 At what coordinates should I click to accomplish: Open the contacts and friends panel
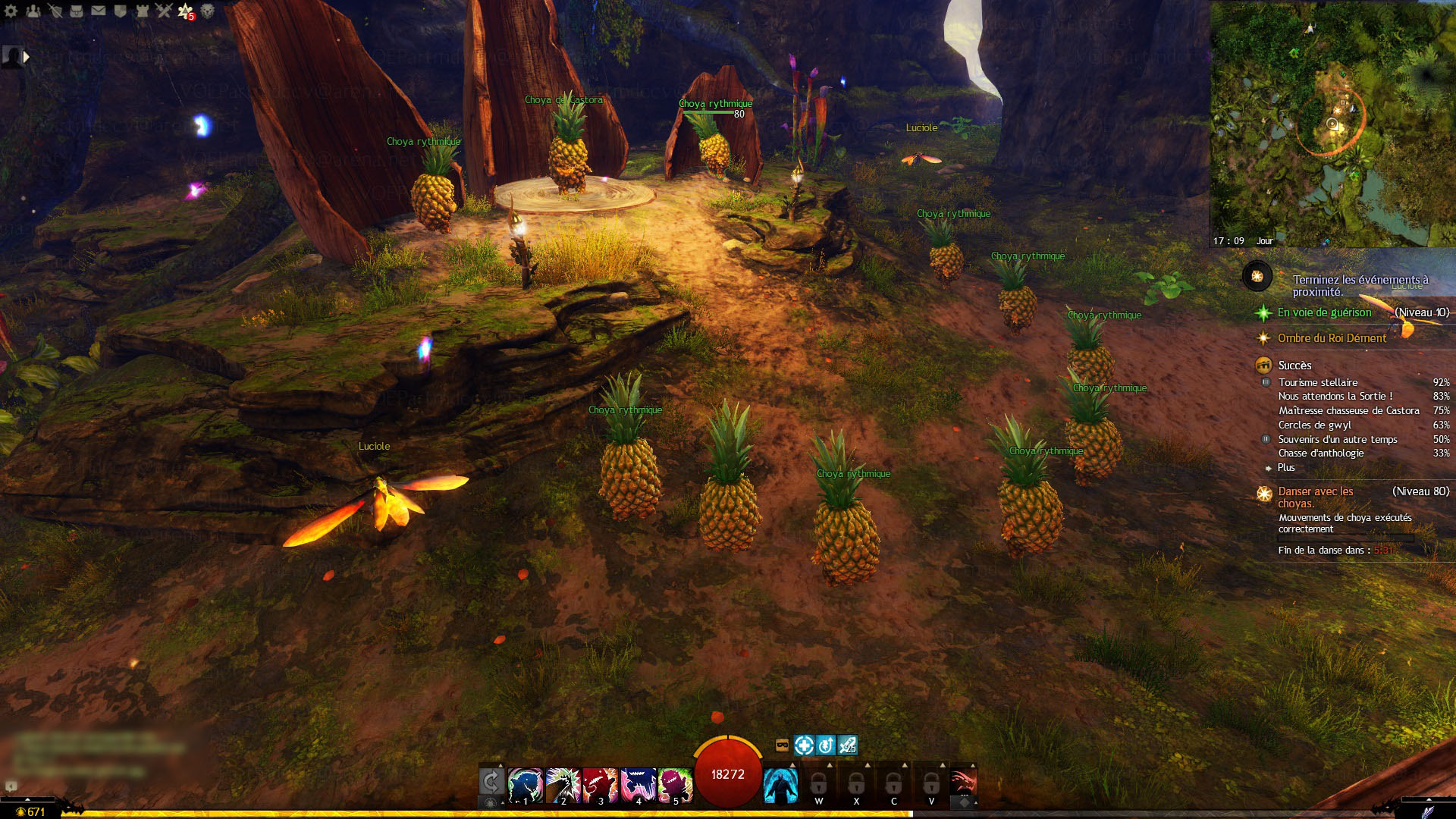(33, 11)
